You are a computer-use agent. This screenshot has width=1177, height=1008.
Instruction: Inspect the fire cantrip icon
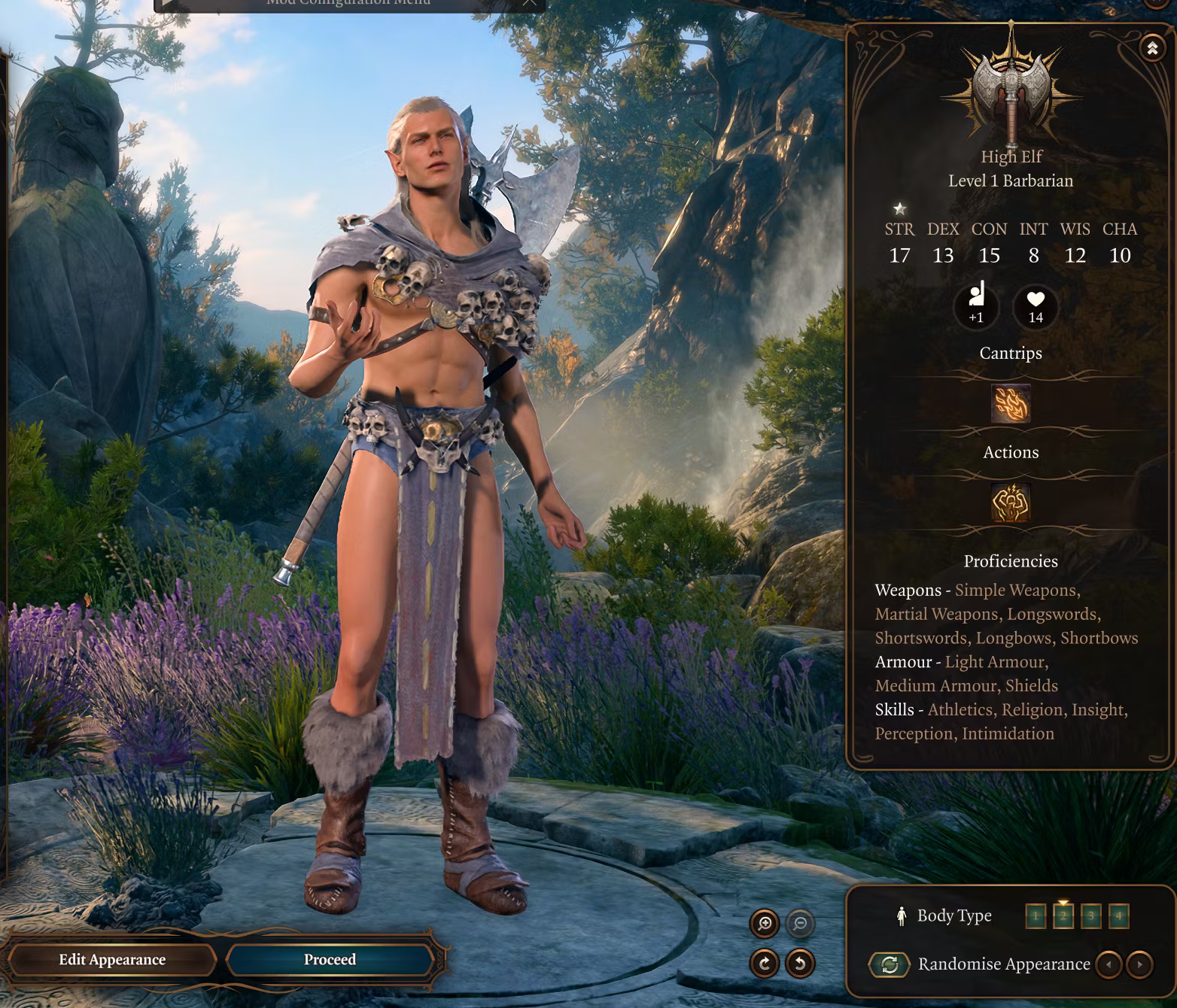pos(1011,404)
